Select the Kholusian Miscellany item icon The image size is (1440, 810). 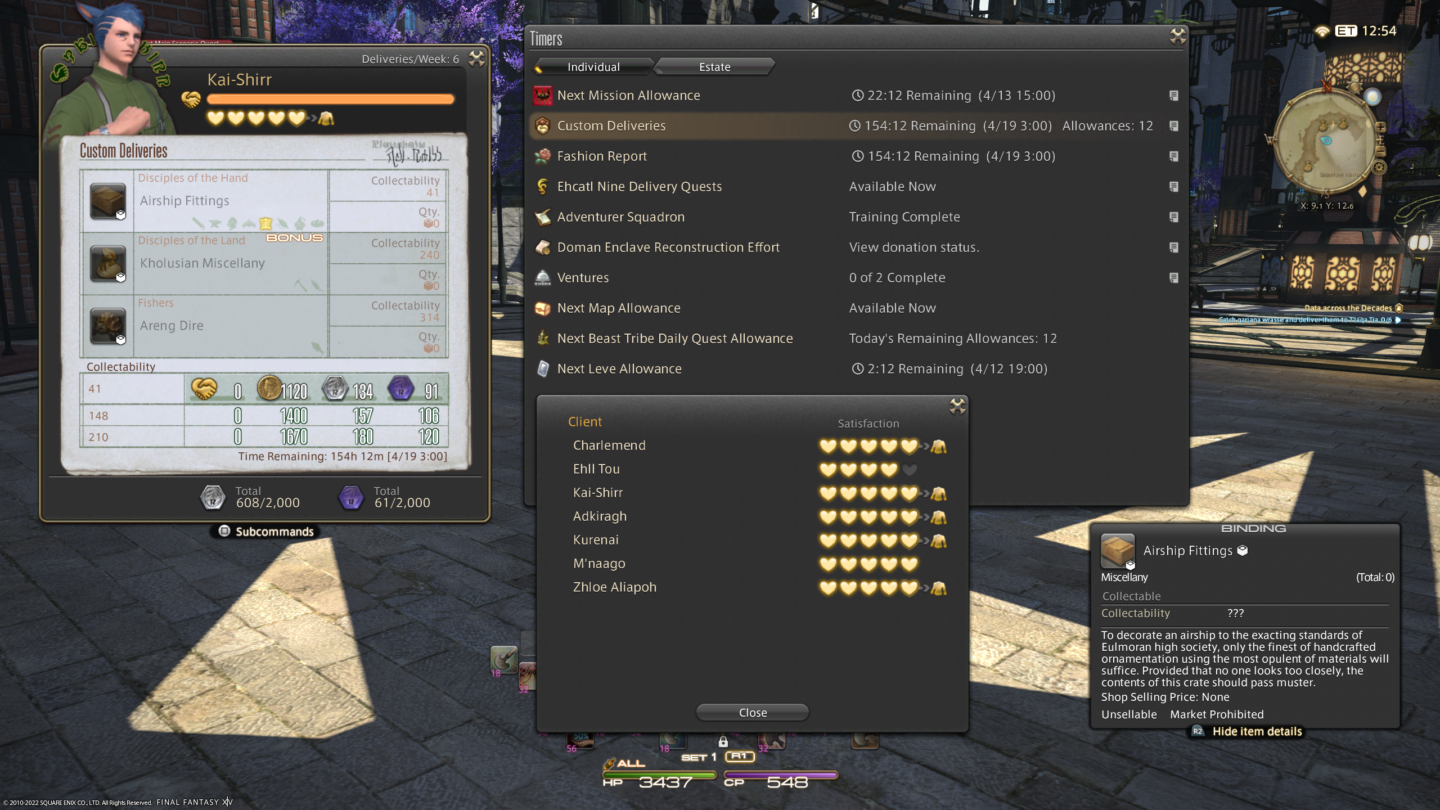pos(108,262)
